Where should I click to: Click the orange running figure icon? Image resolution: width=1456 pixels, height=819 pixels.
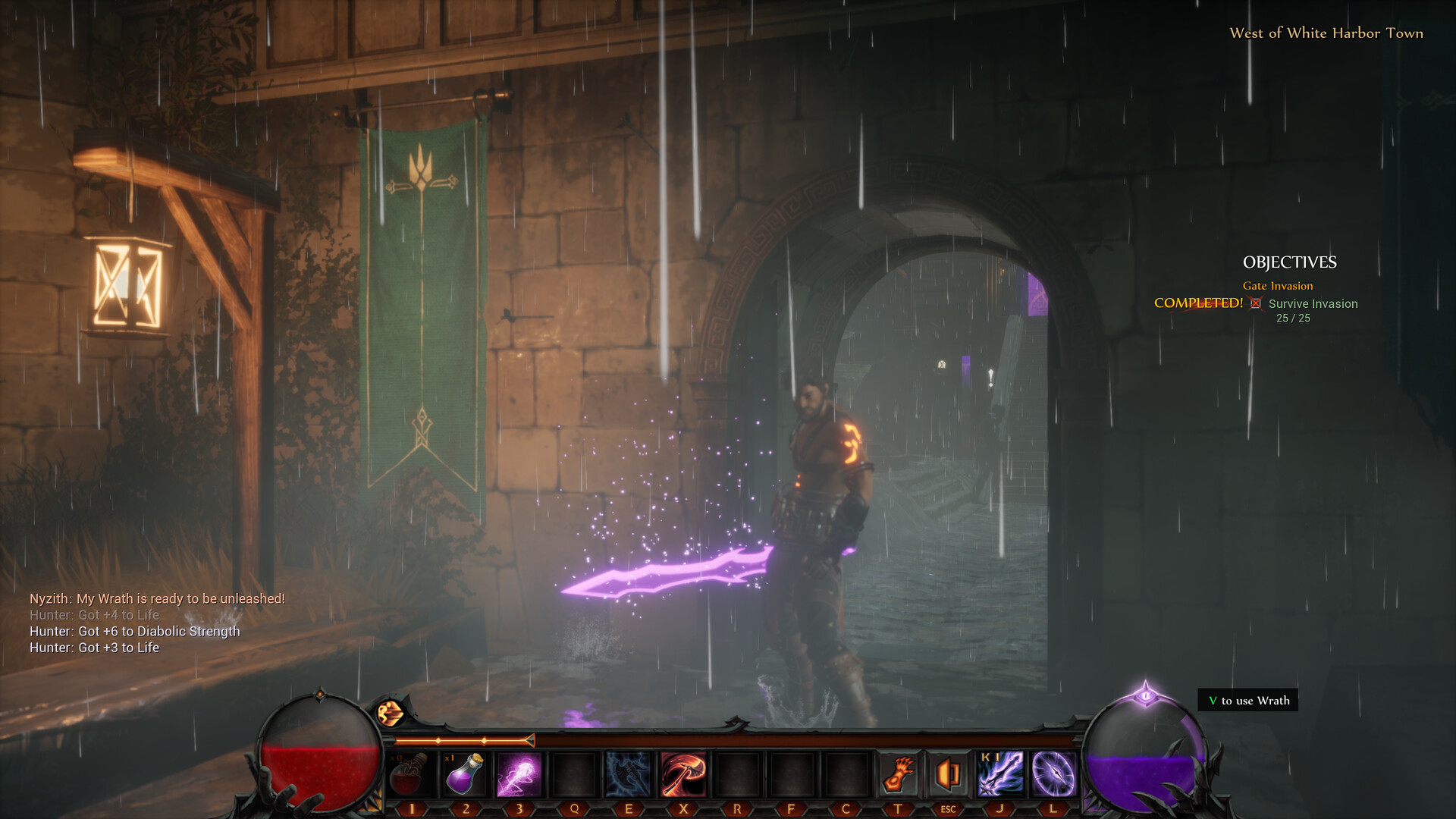391,714
